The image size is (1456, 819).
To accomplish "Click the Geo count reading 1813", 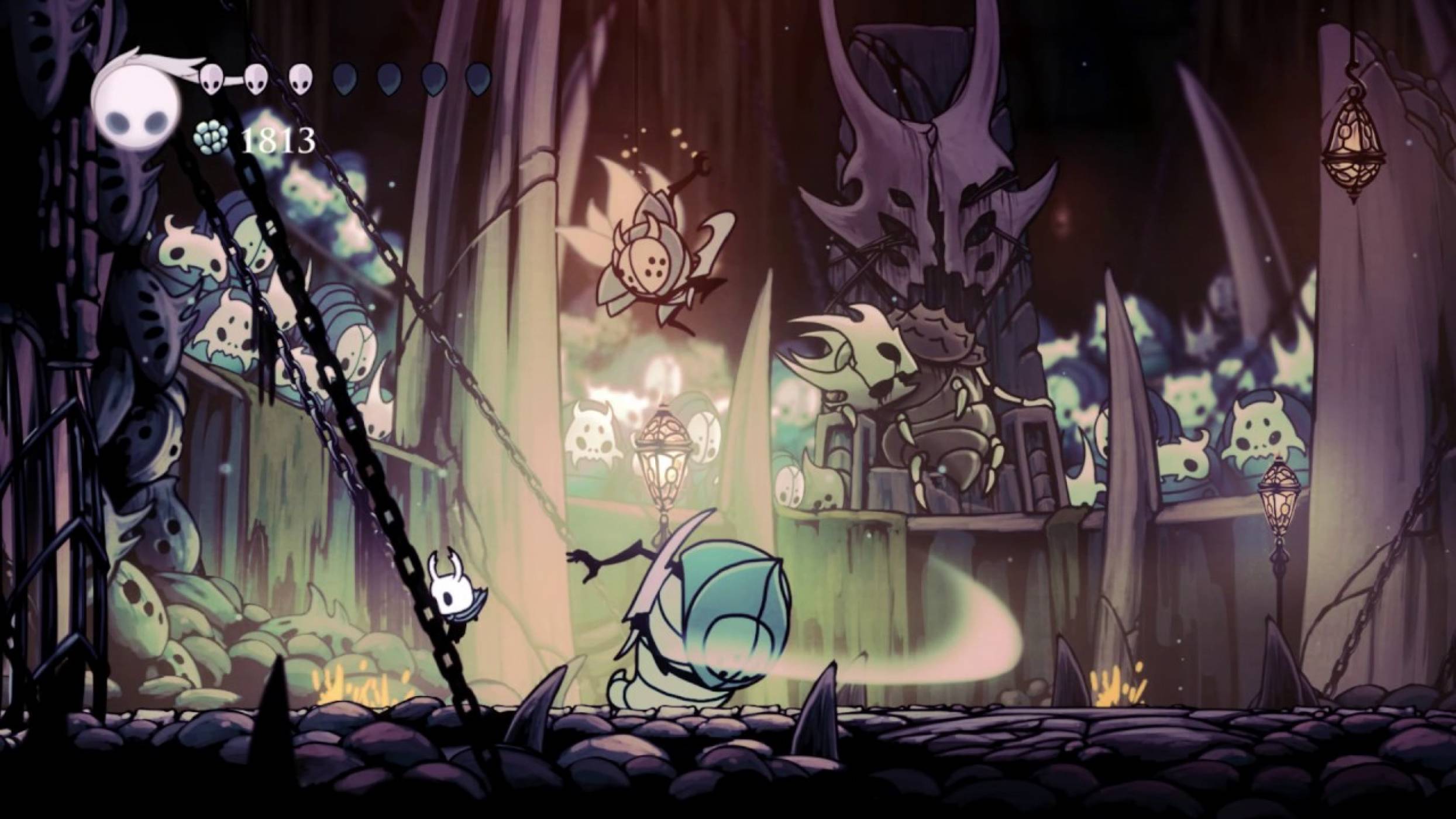I will point(278,139).
